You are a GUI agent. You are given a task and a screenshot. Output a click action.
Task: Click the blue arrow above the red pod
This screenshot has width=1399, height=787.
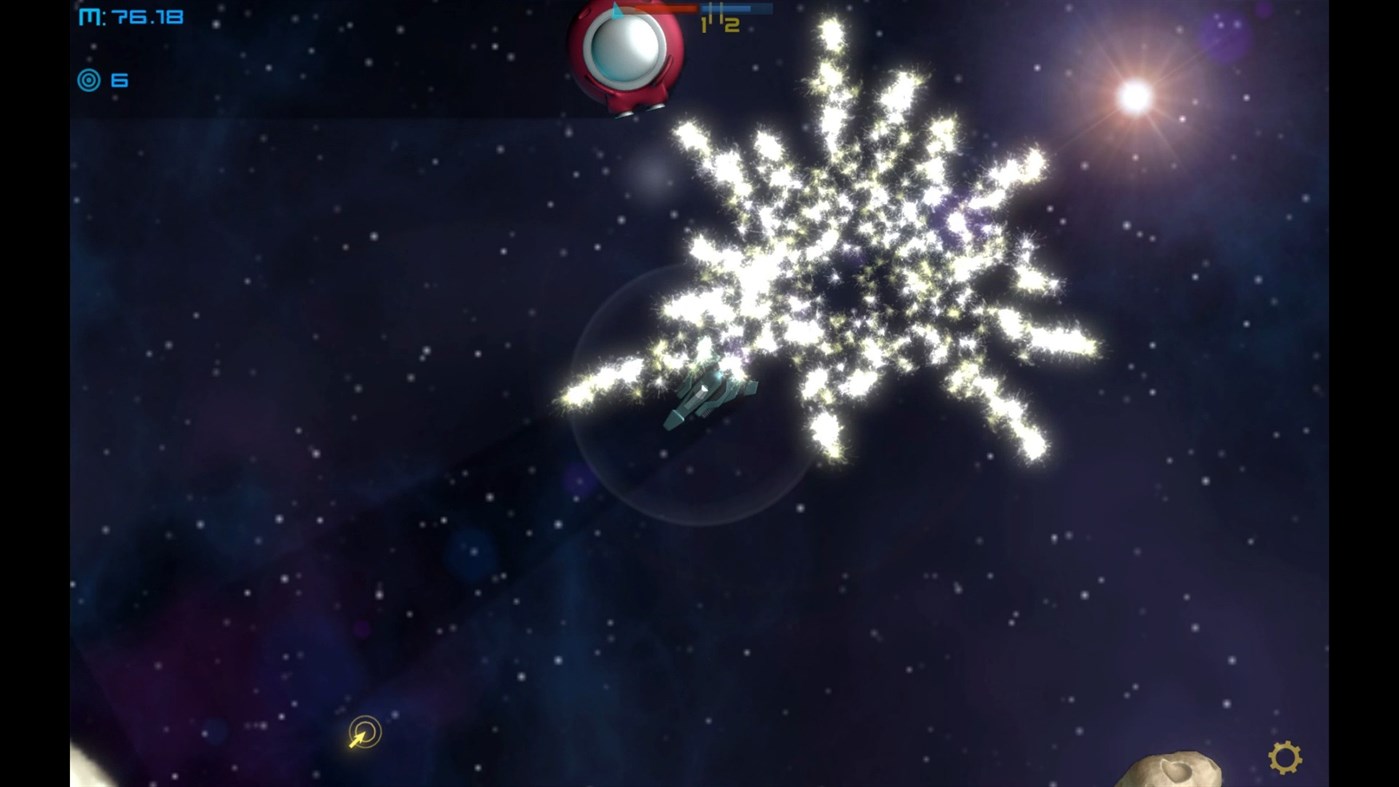(617, 8)
